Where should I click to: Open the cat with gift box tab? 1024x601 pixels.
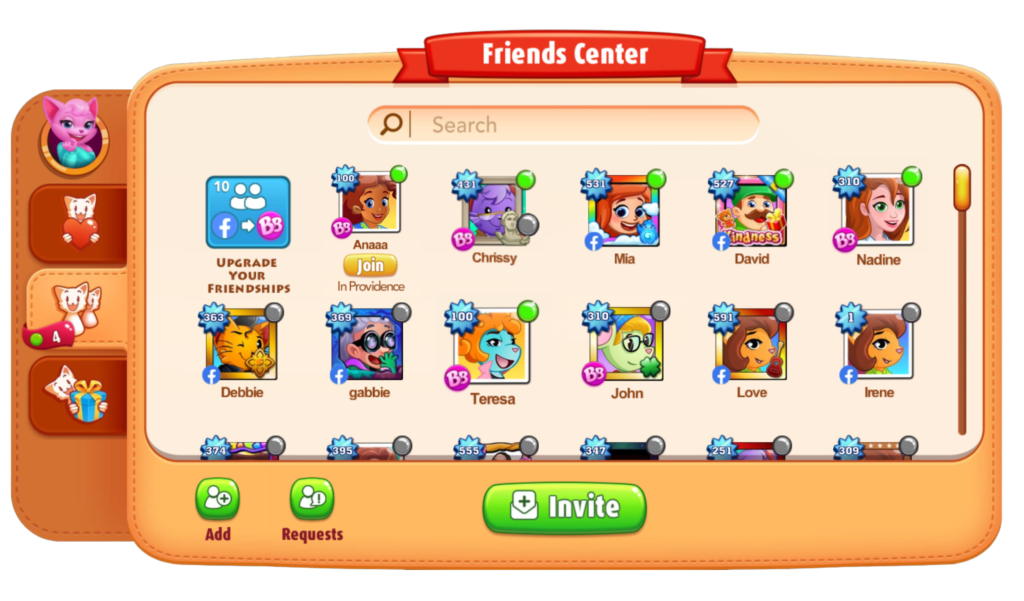click(80, 394)
